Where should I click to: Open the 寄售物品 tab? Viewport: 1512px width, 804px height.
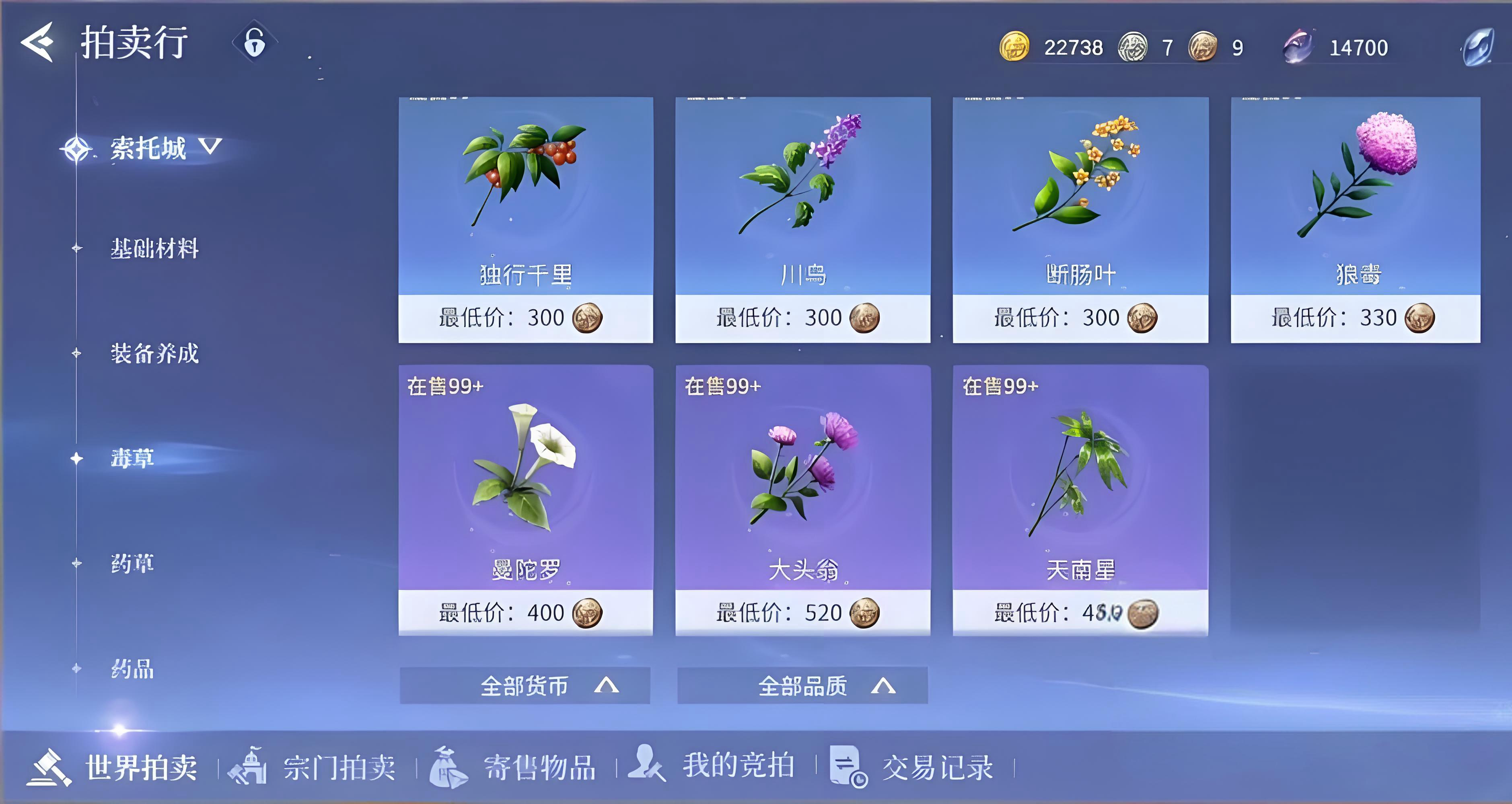click(514, 767)
